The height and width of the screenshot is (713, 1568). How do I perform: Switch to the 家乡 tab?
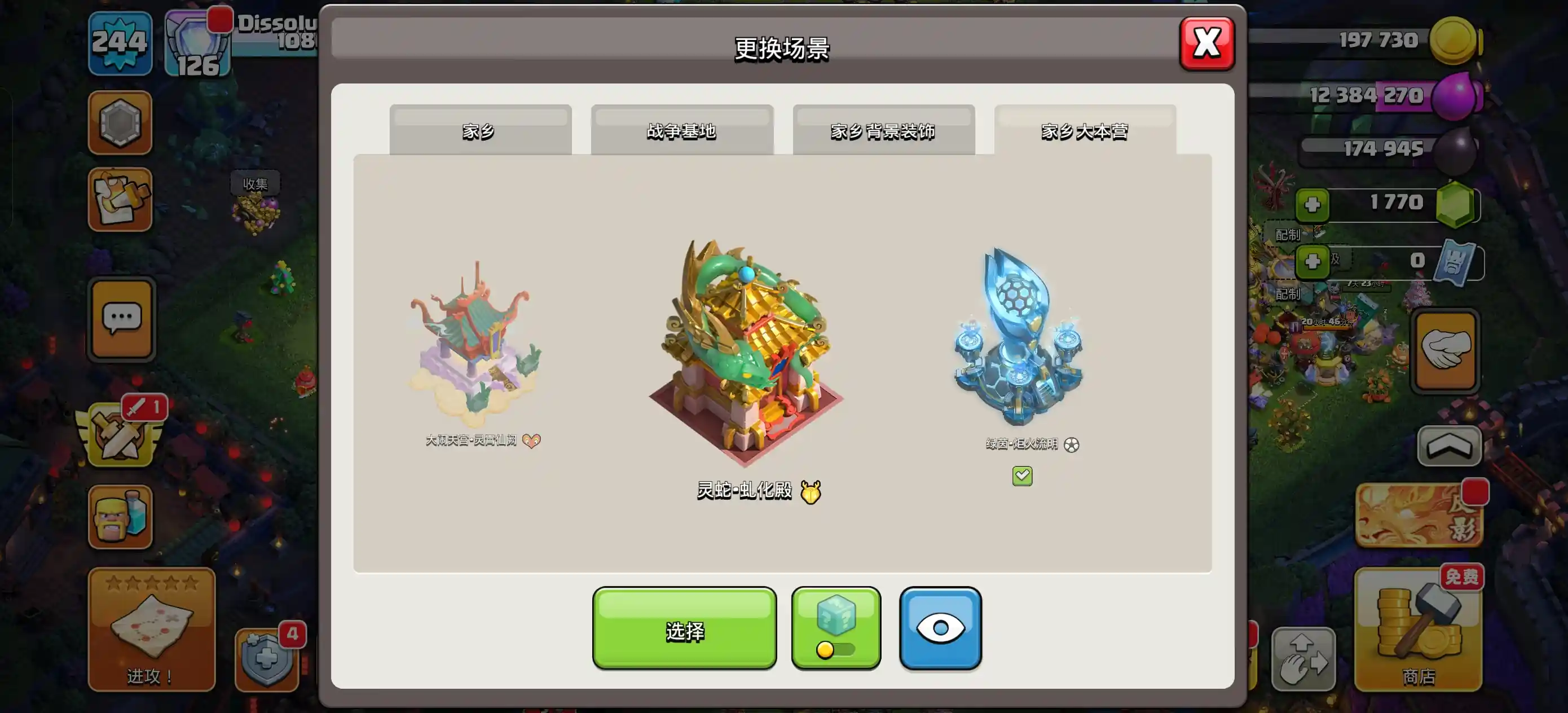[x=480, y=131]
